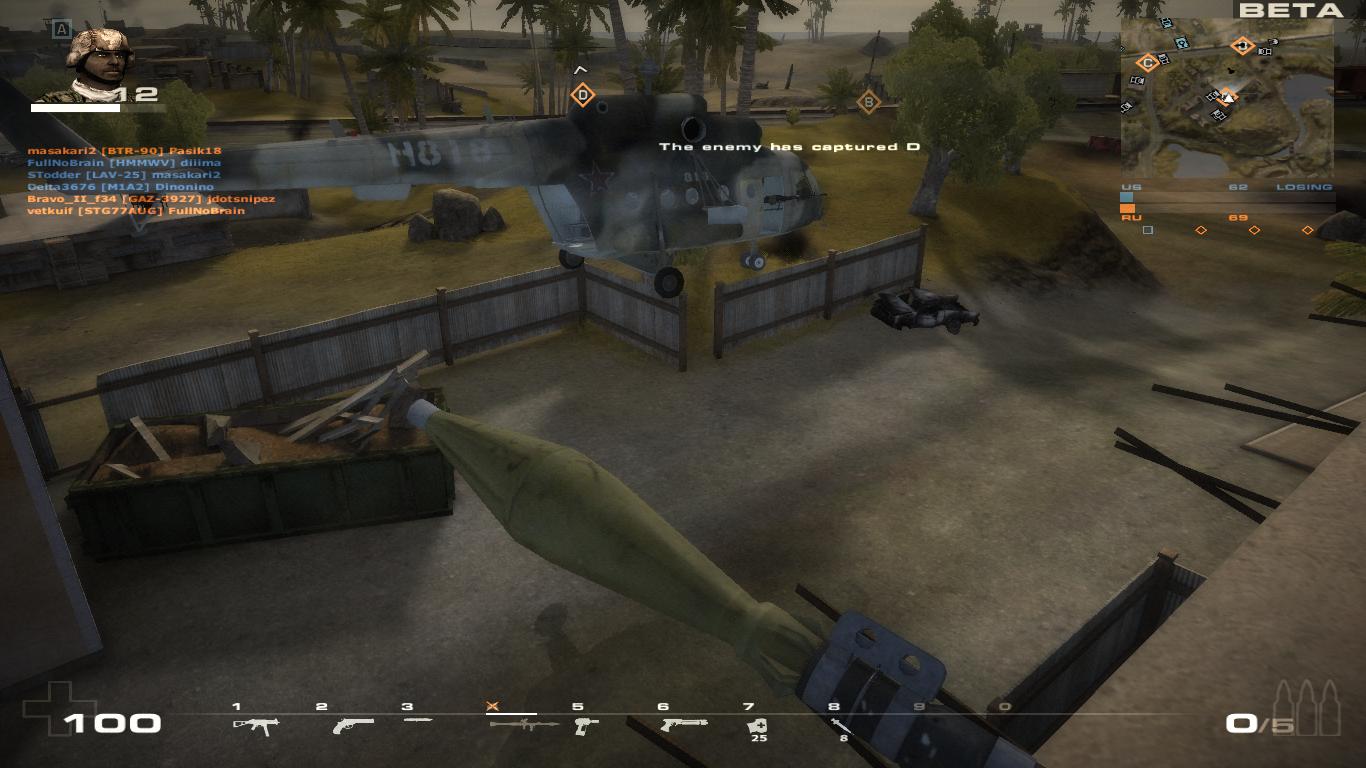1366x768 pixels.
Task: Switch to the revolver in slot 2
Action: [x=352, y=725]
